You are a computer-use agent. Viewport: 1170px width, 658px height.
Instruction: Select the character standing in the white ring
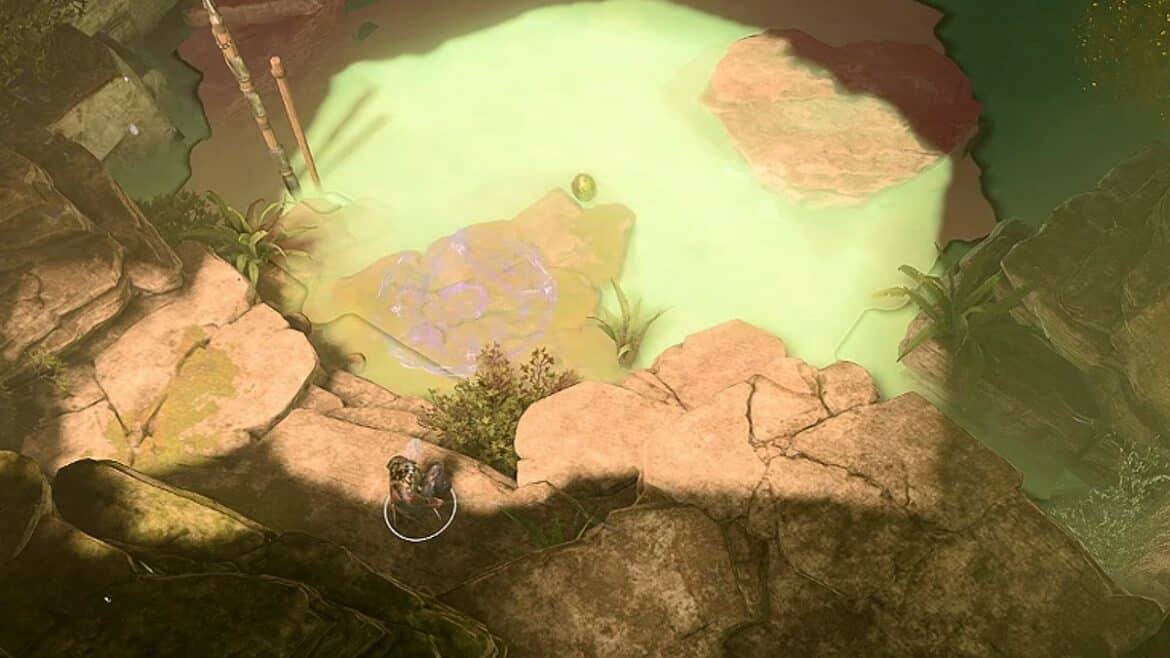418,484
